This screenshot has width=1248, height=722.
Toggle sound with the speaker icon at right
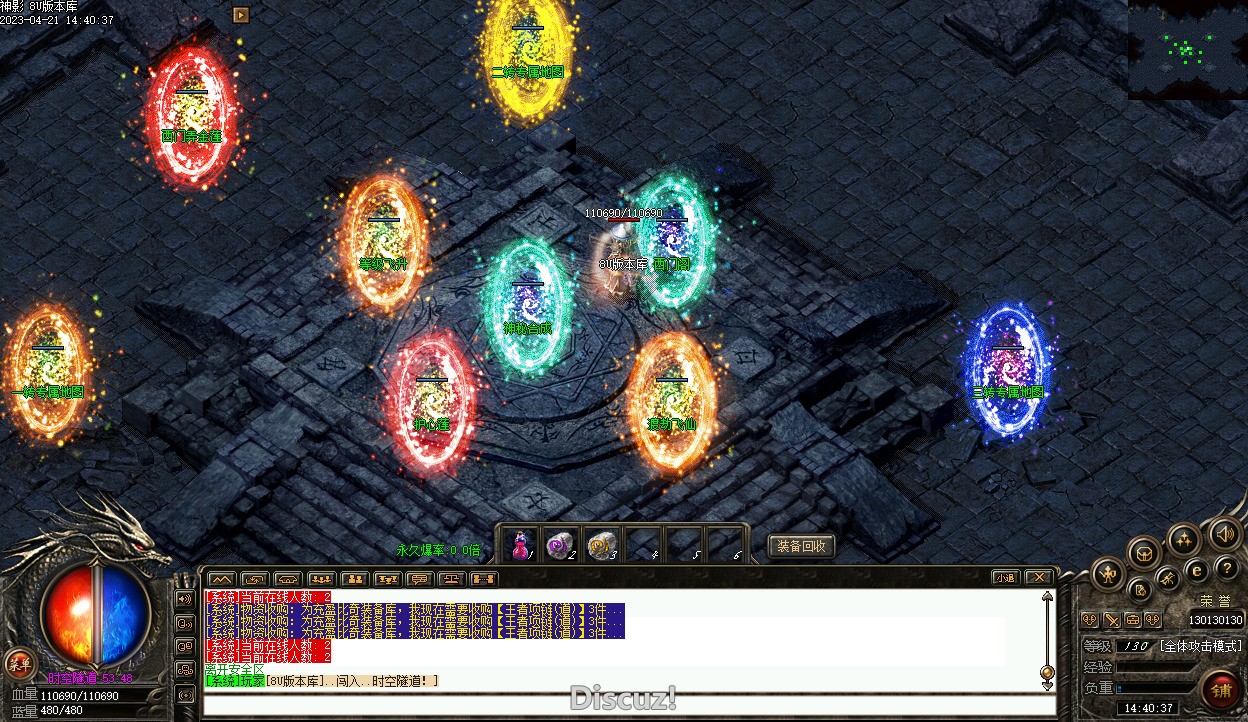(1224, 533)
